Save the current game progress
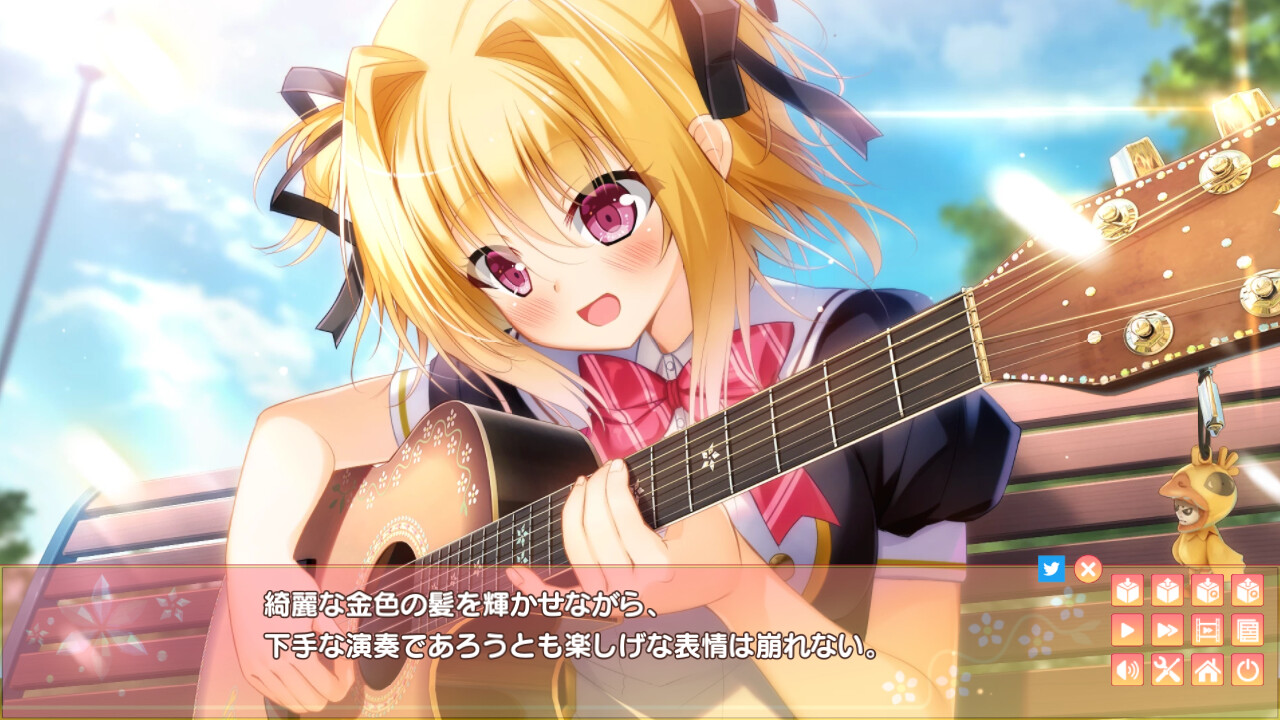 coord(1128,590)
